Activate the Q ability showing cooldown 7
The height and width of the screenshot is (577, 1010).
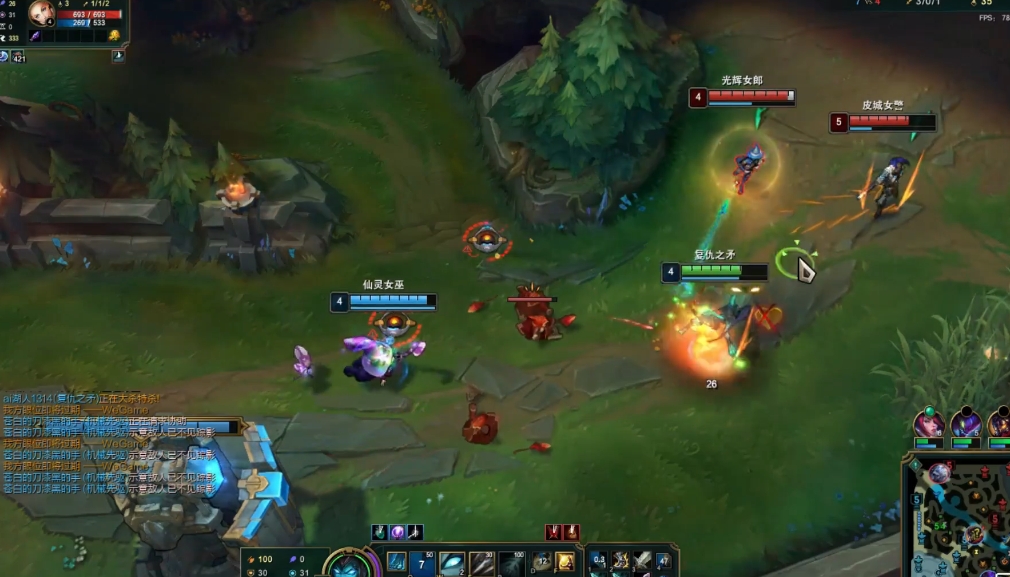424,563
